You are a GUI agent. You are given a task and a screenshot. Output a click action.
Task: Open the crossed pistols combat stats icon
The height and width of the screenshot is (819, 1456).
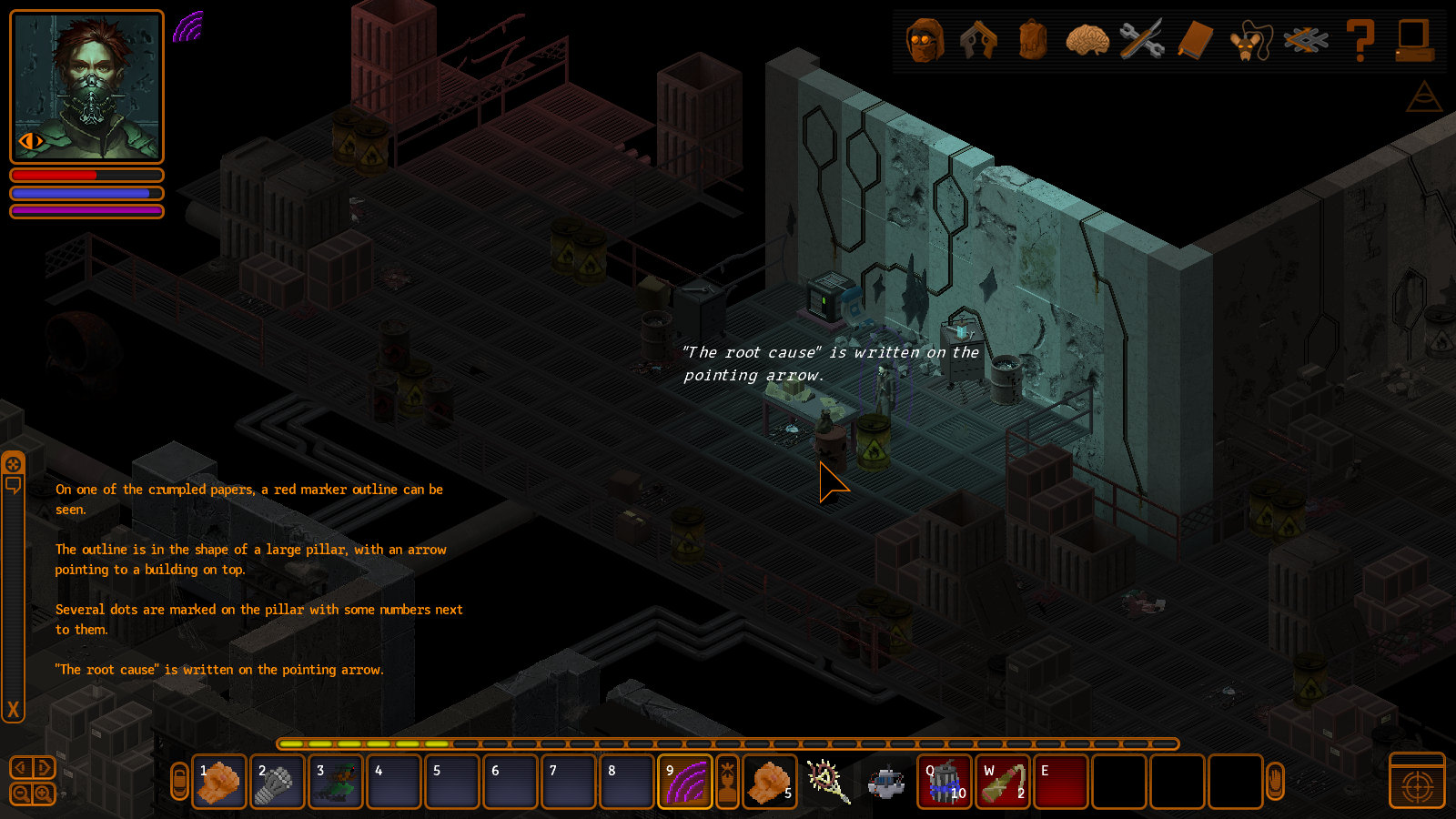click(979, 41)
